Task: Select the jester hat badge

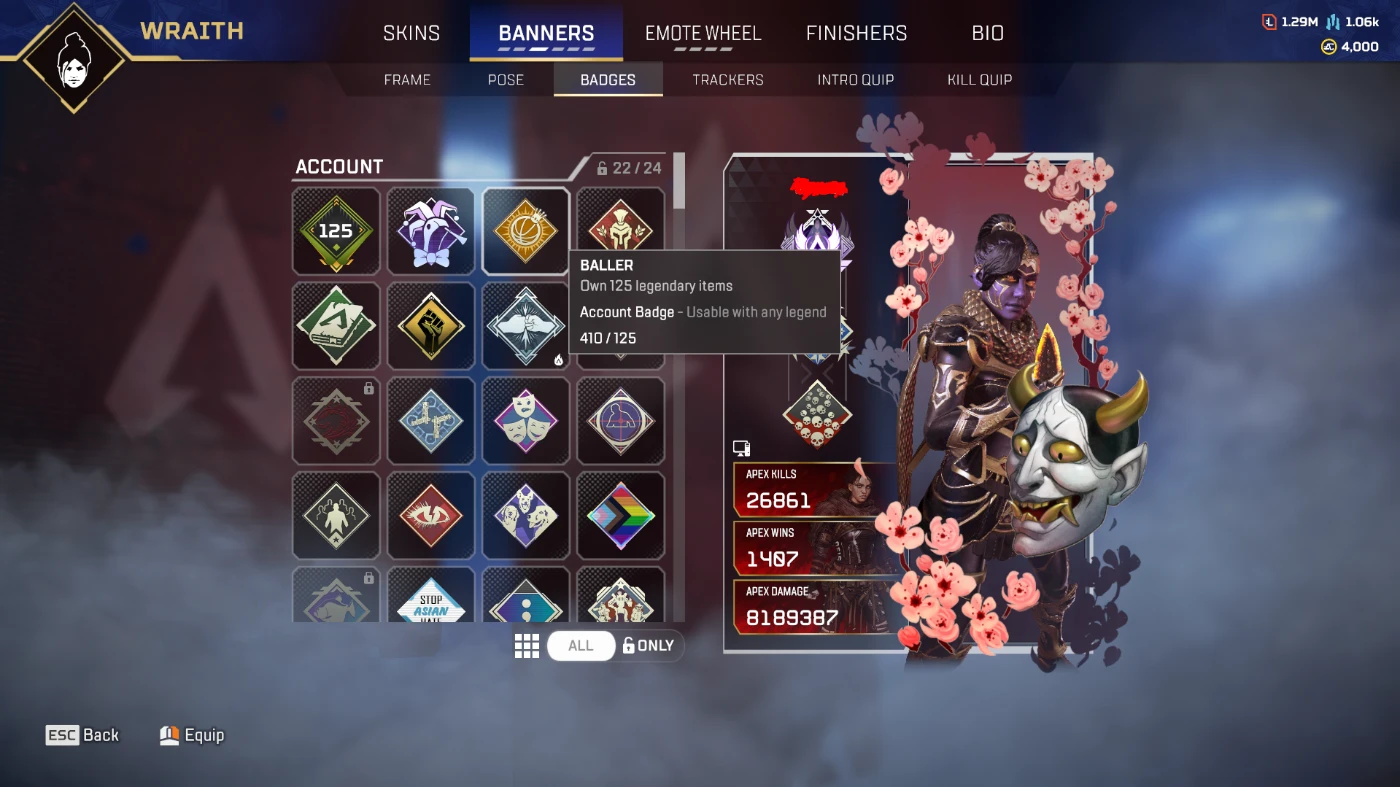Action: 430,231
